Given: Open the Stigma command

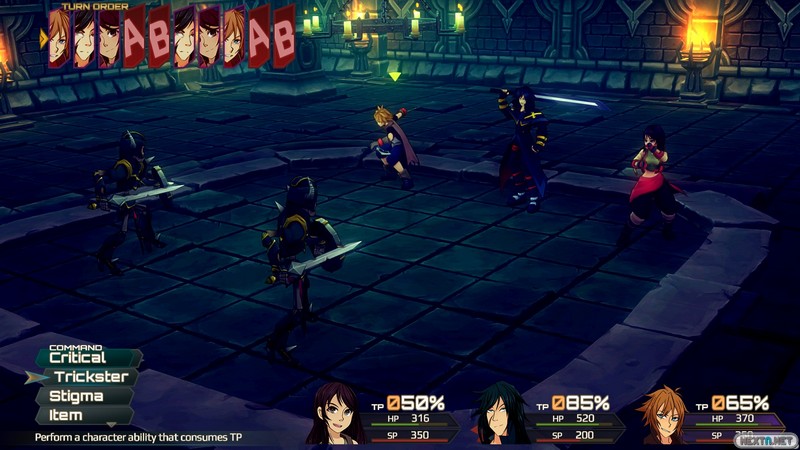Looking at the screenshot, I should (x=78, y=396).
